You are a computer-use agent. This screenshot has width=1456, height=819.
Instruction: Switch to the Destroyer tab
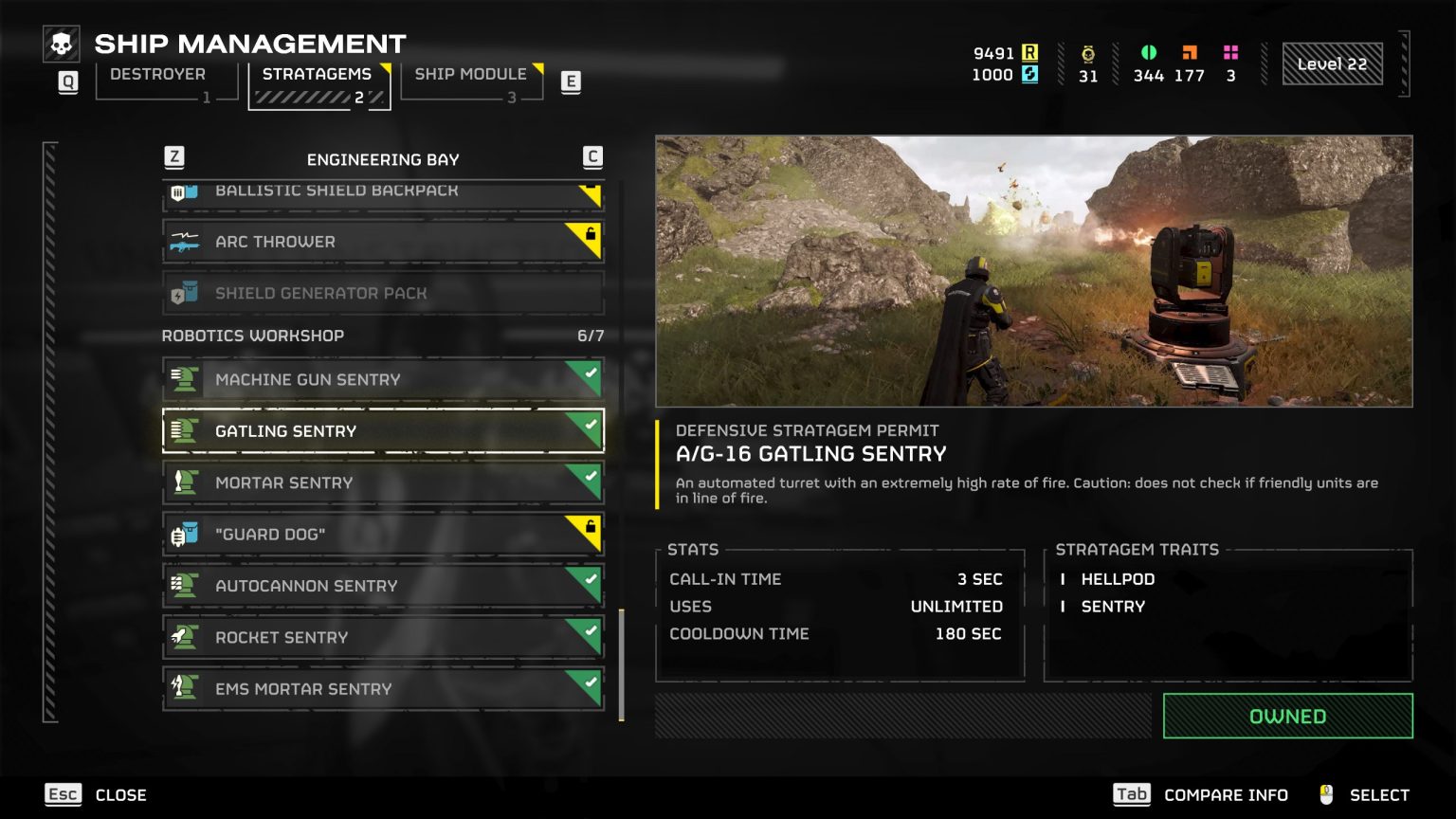pos(158,75)
